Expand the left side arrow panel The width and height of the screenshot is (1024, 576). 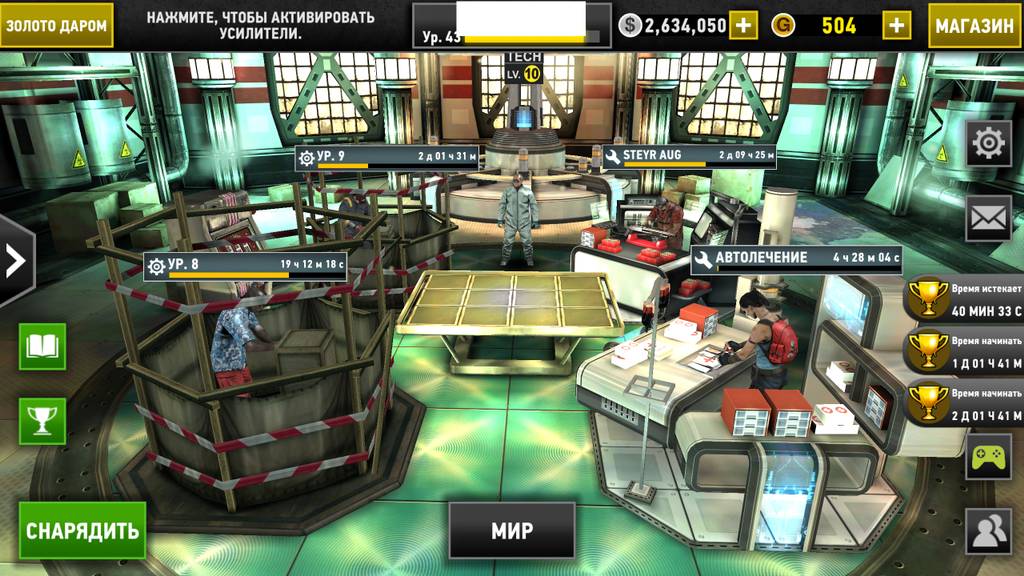[15, 260]
